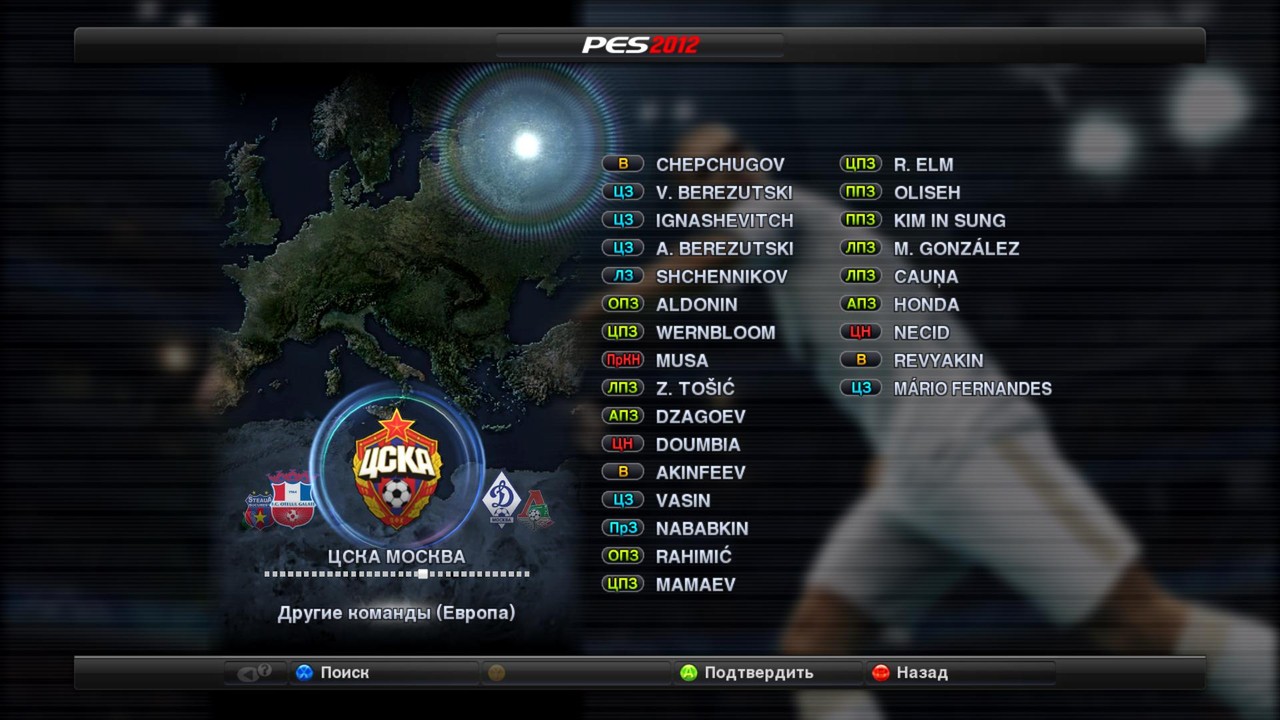Pick the Oțelul Galați crest
Screen dimensions: 1280x720
292,497
